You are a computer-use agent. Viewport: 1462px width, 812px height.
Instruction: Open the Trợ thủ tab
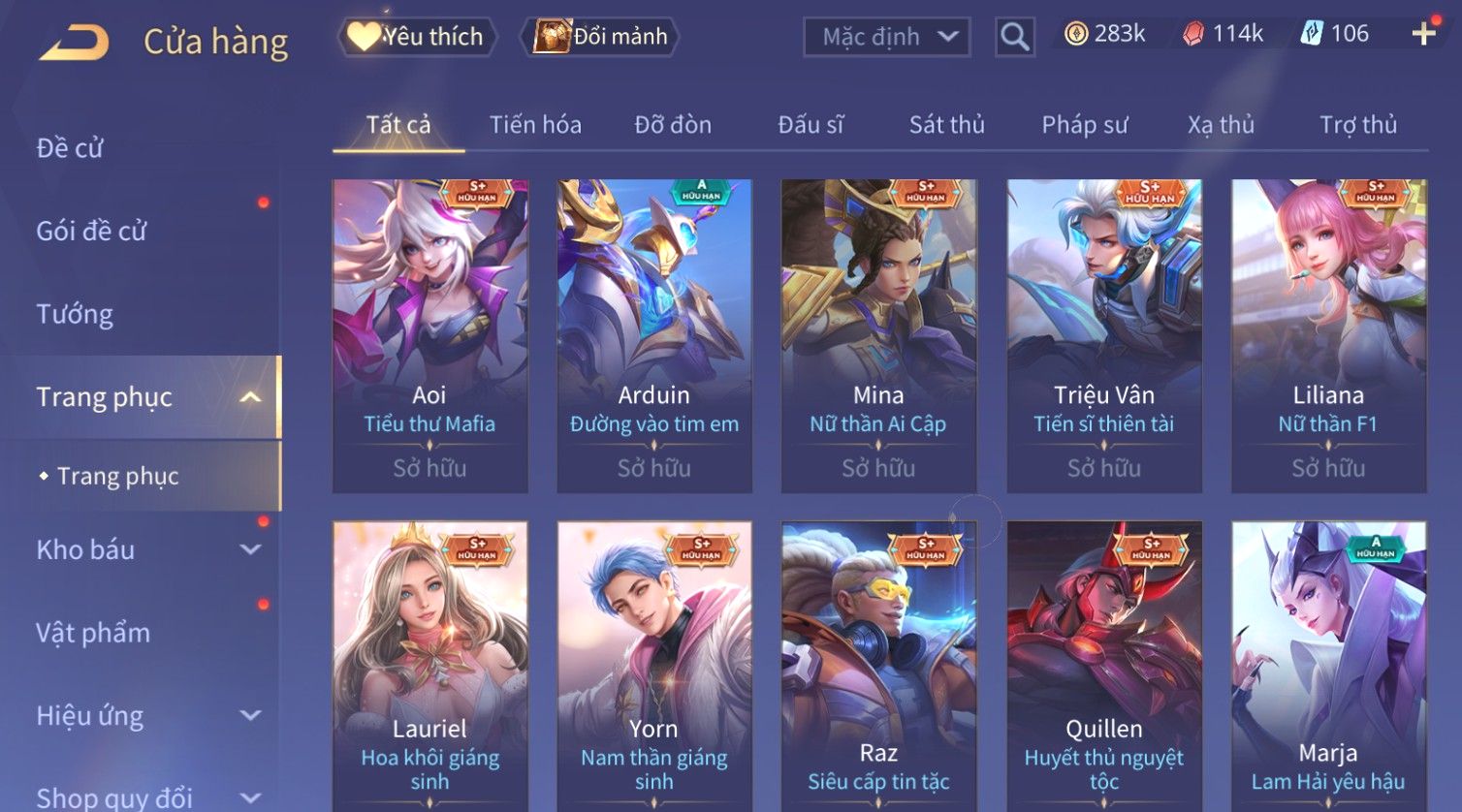tap(1357, 125)
